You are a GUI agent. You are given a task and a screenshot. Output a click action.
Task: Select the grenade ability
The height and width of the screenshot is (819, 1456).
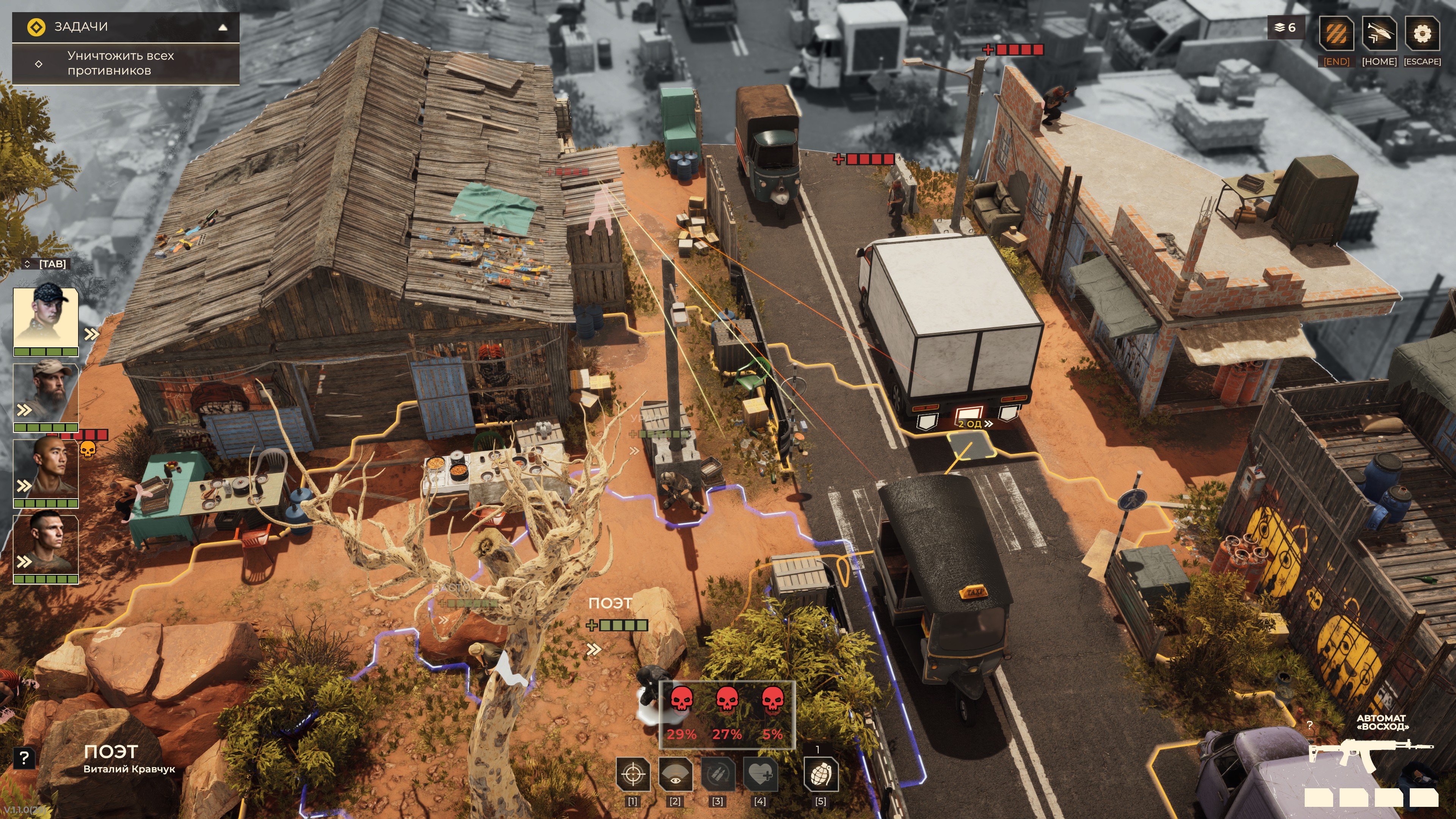click(821, 774)
